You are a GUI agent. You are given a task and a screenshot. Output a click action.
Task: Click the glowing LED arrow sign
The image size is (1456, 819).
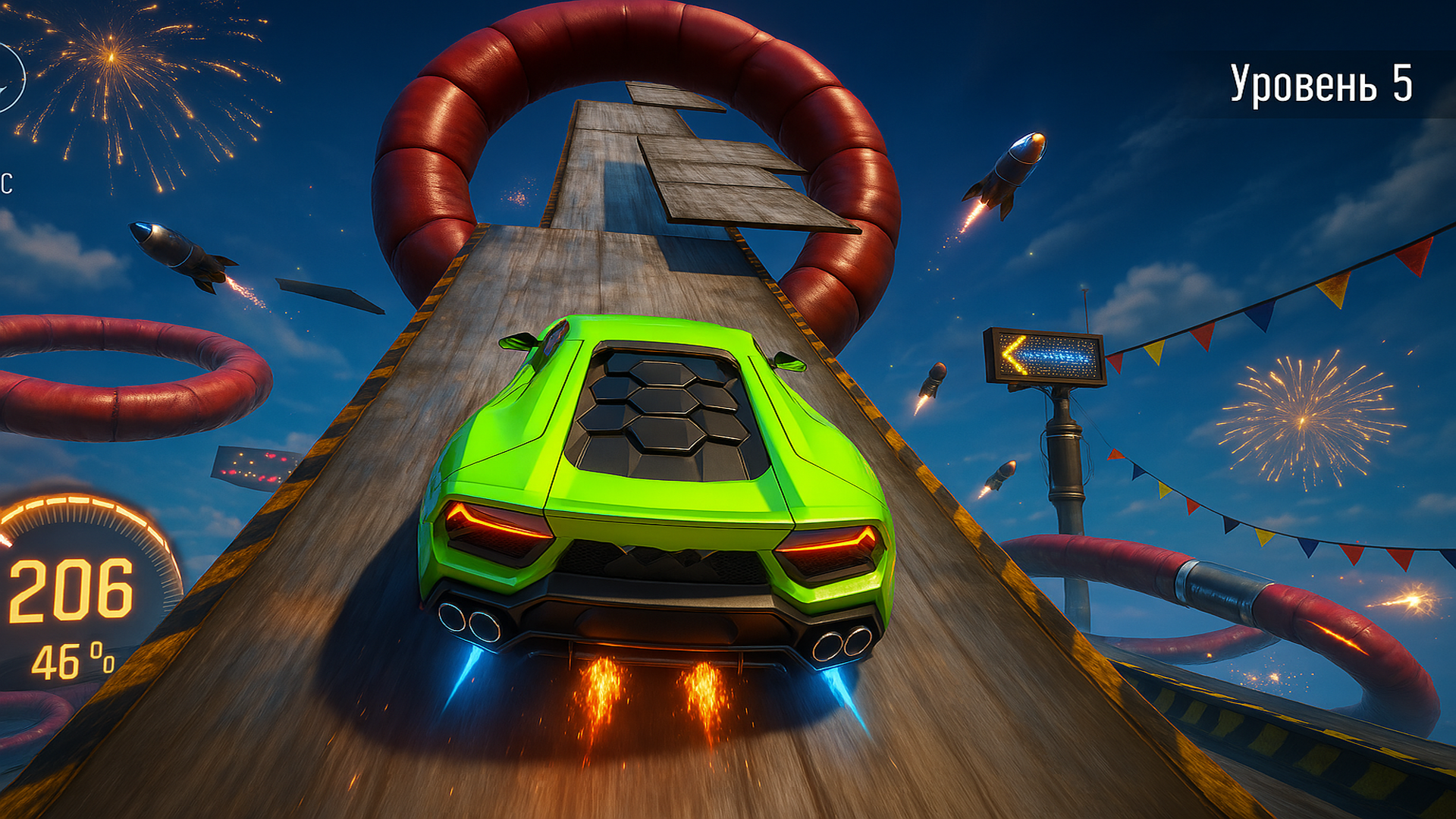tap(1045, 354)
